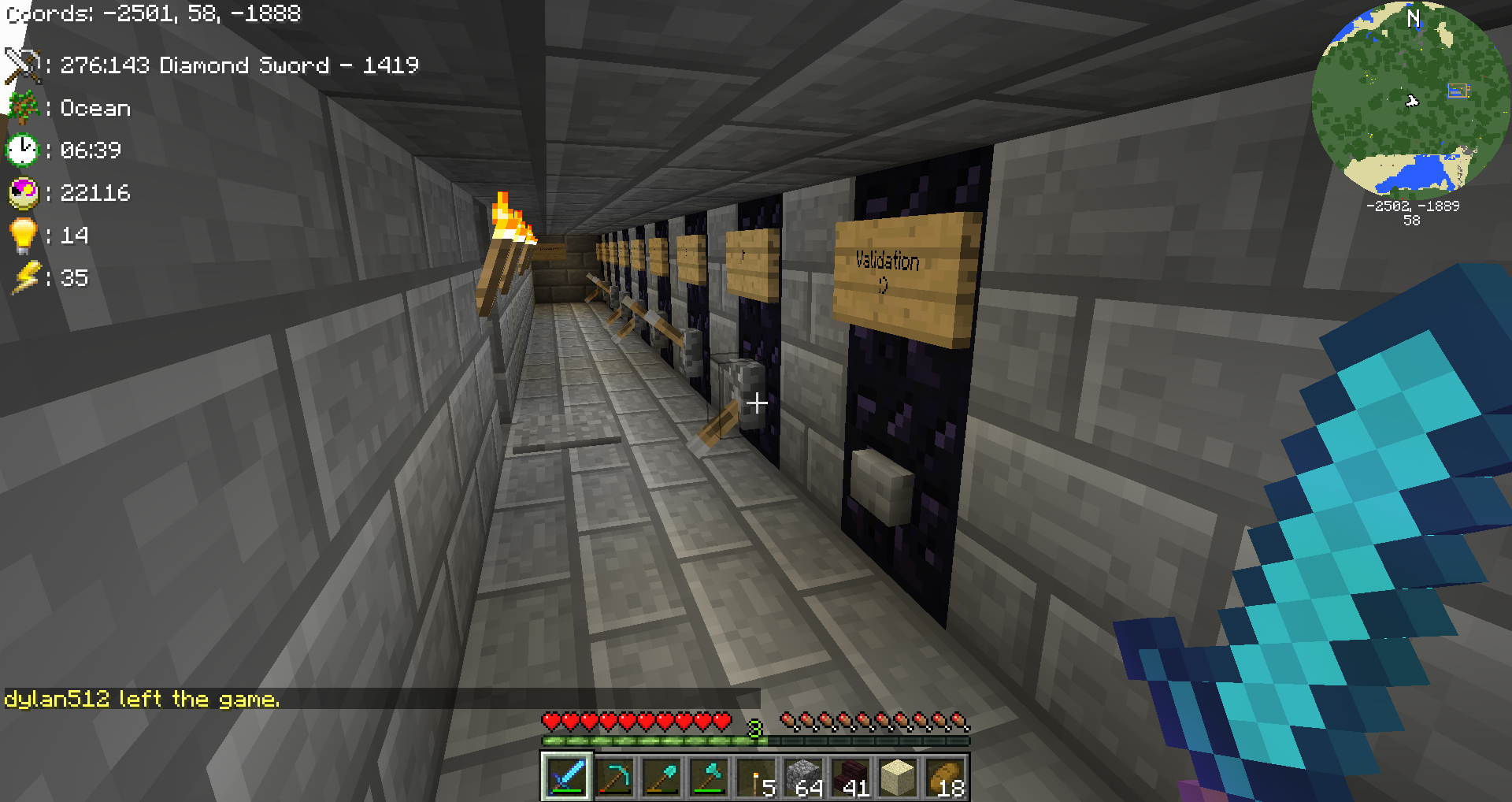Click the circular minimap
1512x802 pixels.
click(1411, 98)
